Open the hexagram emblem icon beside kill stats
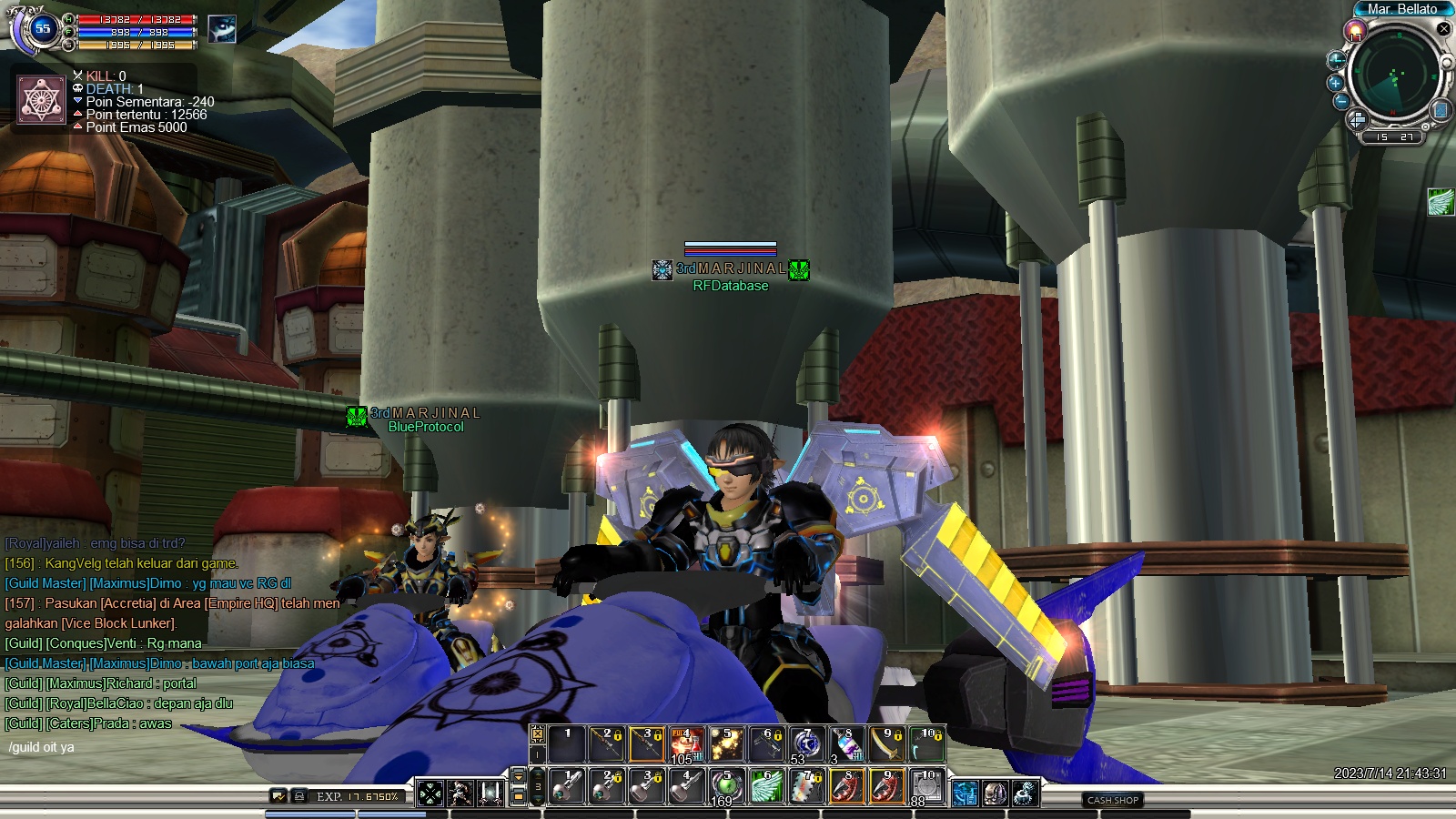Image resolution: width=1456 pixels, height=819 pixels. 42,99
